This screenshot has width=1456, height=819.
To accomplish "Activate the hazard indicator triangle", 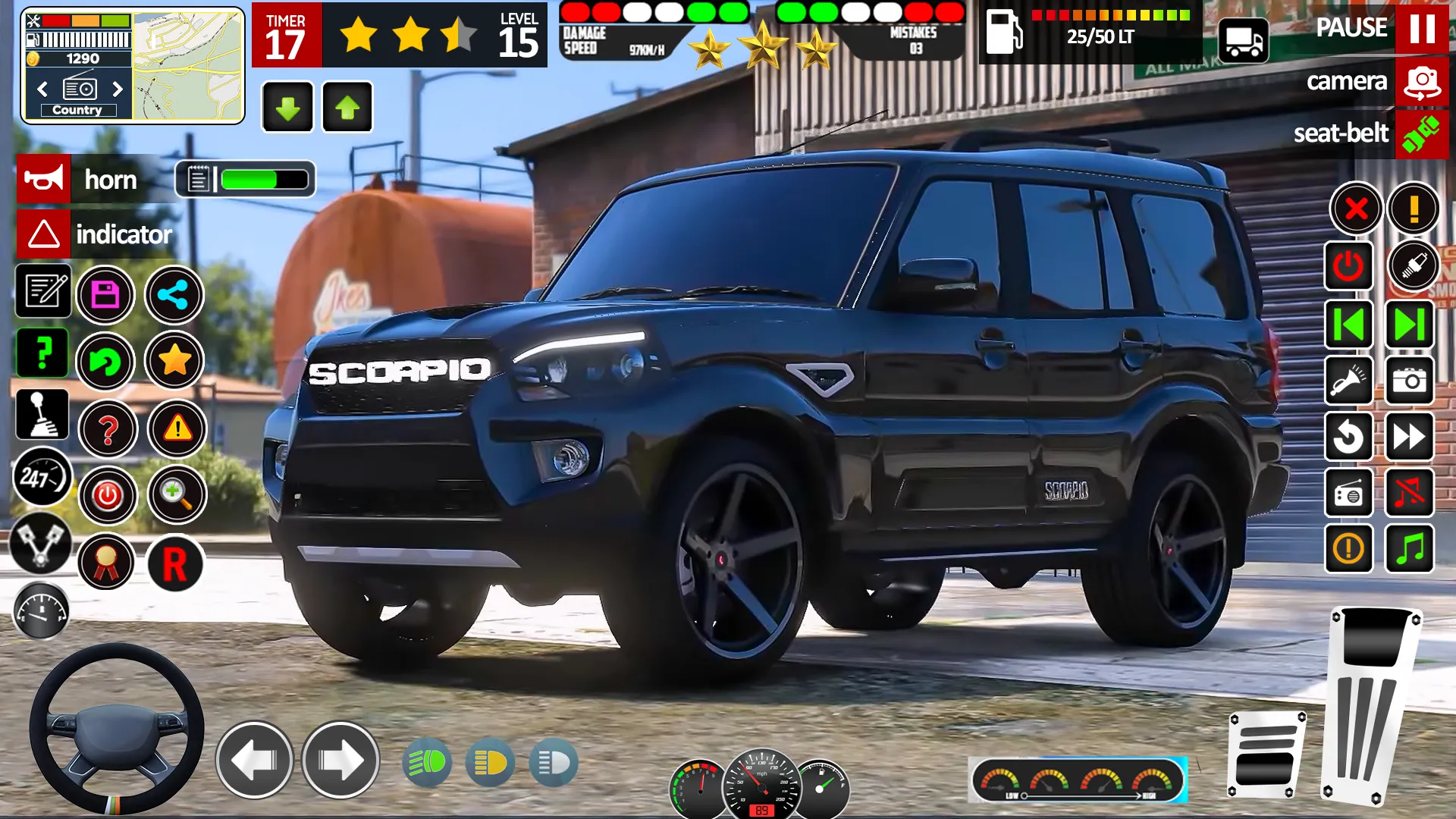I will point(44,234).
